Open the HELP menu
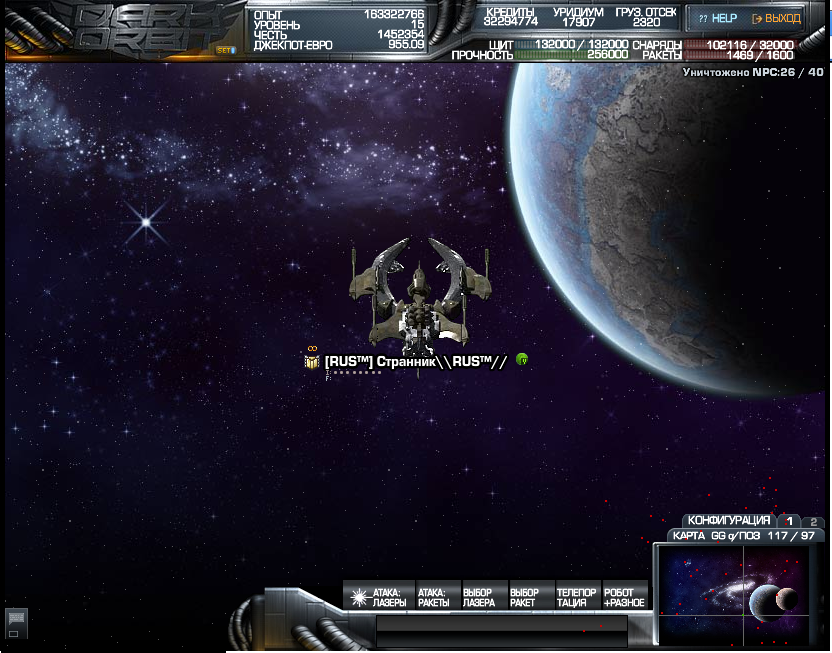The width and height of the screenshot is (832, 653). pyautogui.click(x=716, y=18)
